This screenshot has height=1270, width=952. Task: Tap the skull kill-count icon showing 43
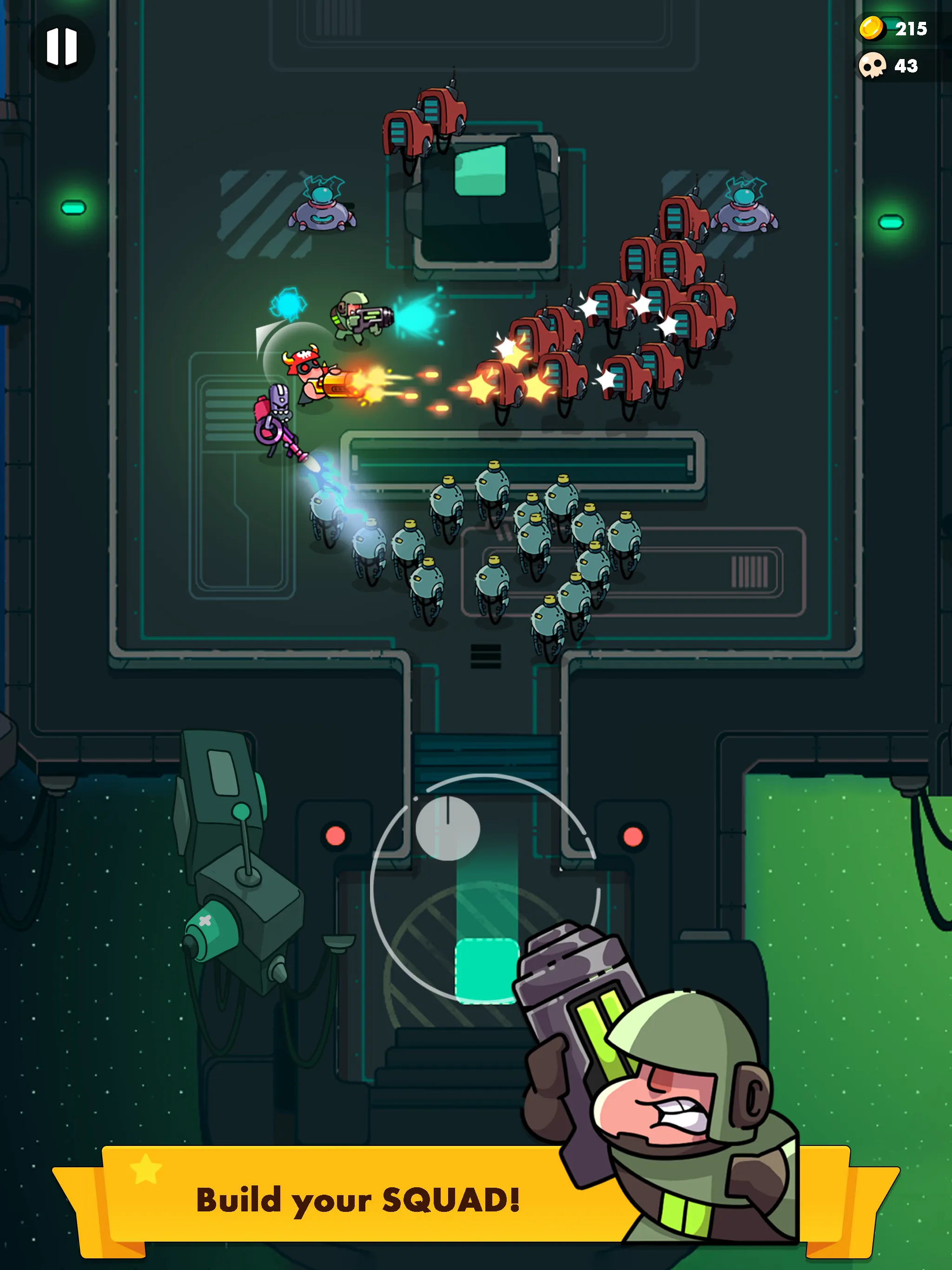click(x=874, y=65)
